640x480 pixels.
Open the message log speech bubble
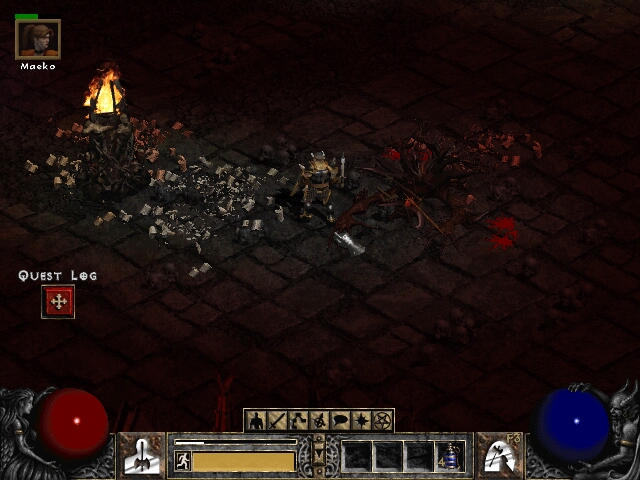click(341, 421)
